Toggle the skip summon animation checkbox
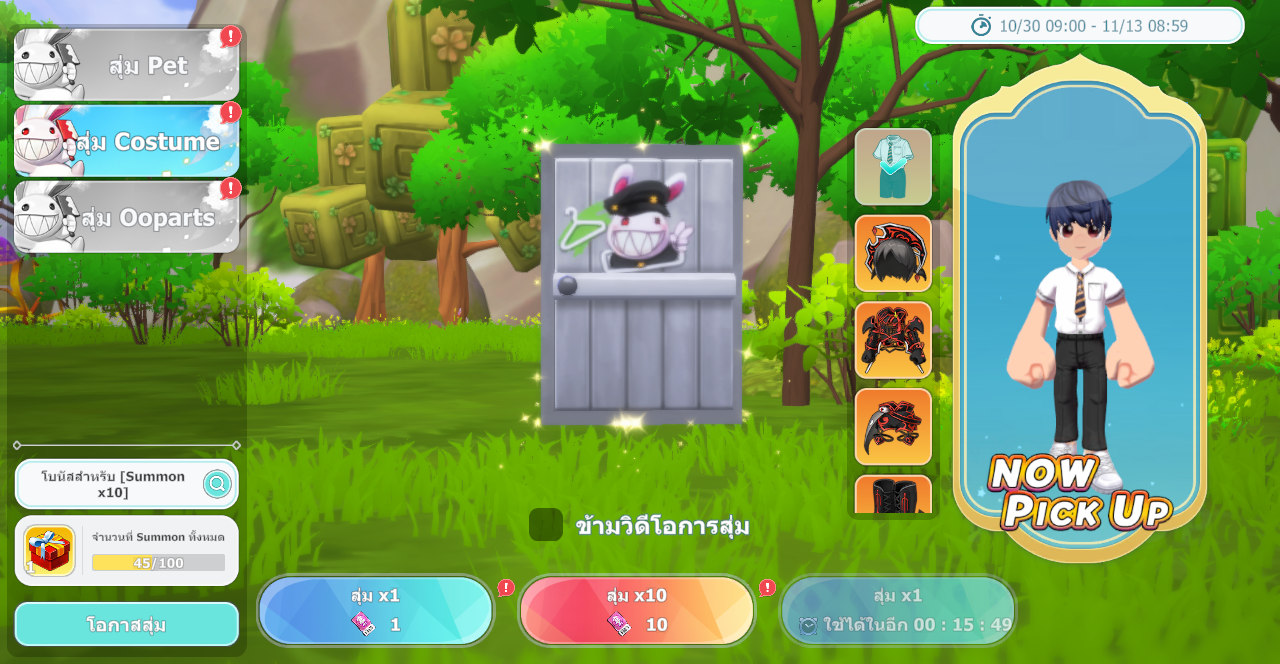Screen dimensions: 1280x664 tap(546, 525)
